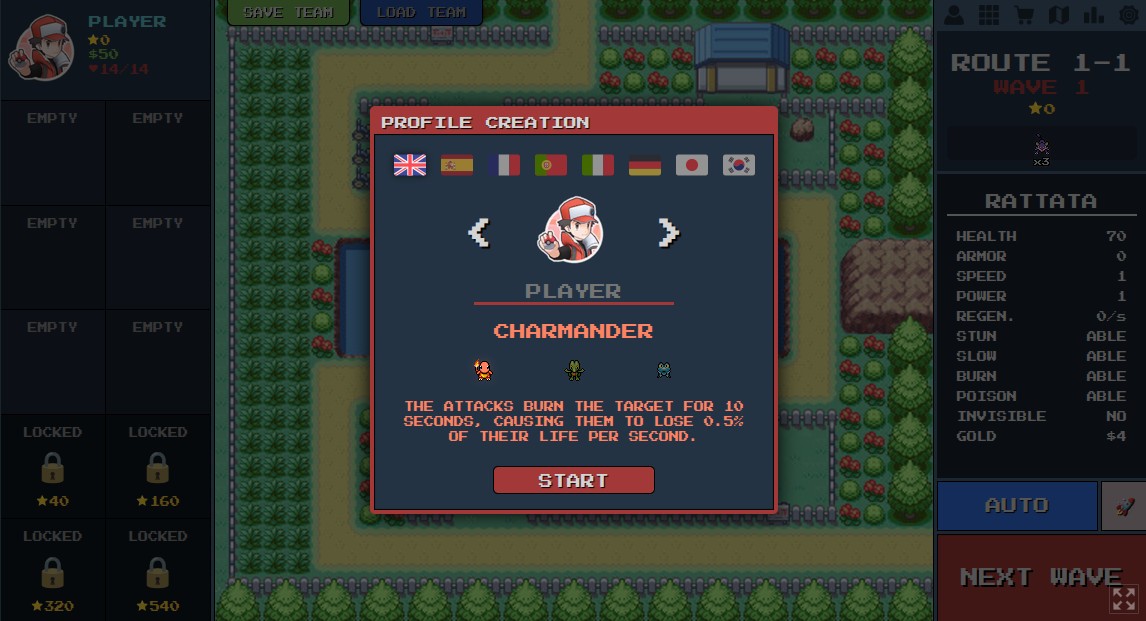Show the previous trainer avatar

(x=479, y=233)
